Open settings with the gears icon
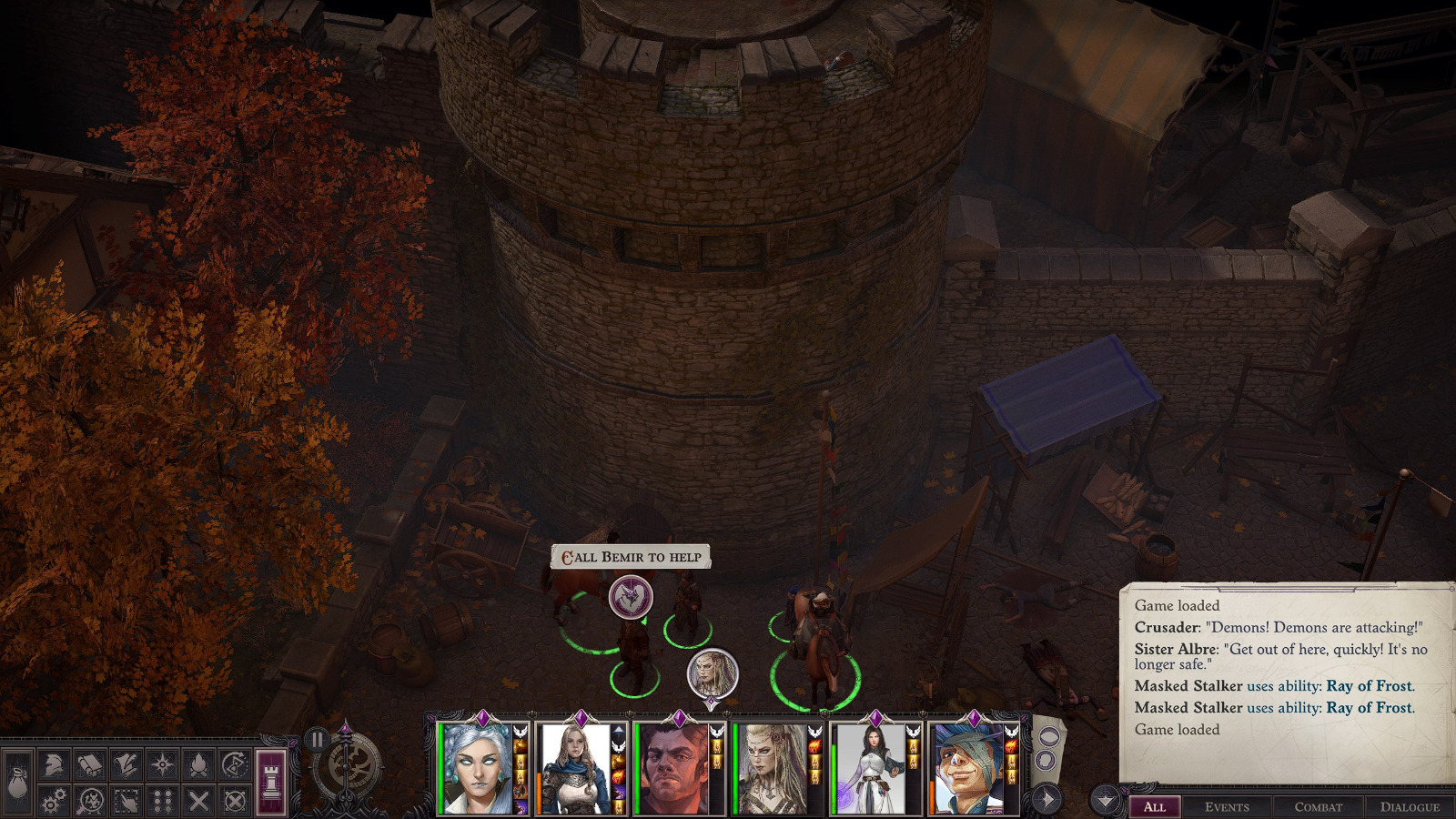The width and height of the screenshot is (1456, 819). (54, 801)
